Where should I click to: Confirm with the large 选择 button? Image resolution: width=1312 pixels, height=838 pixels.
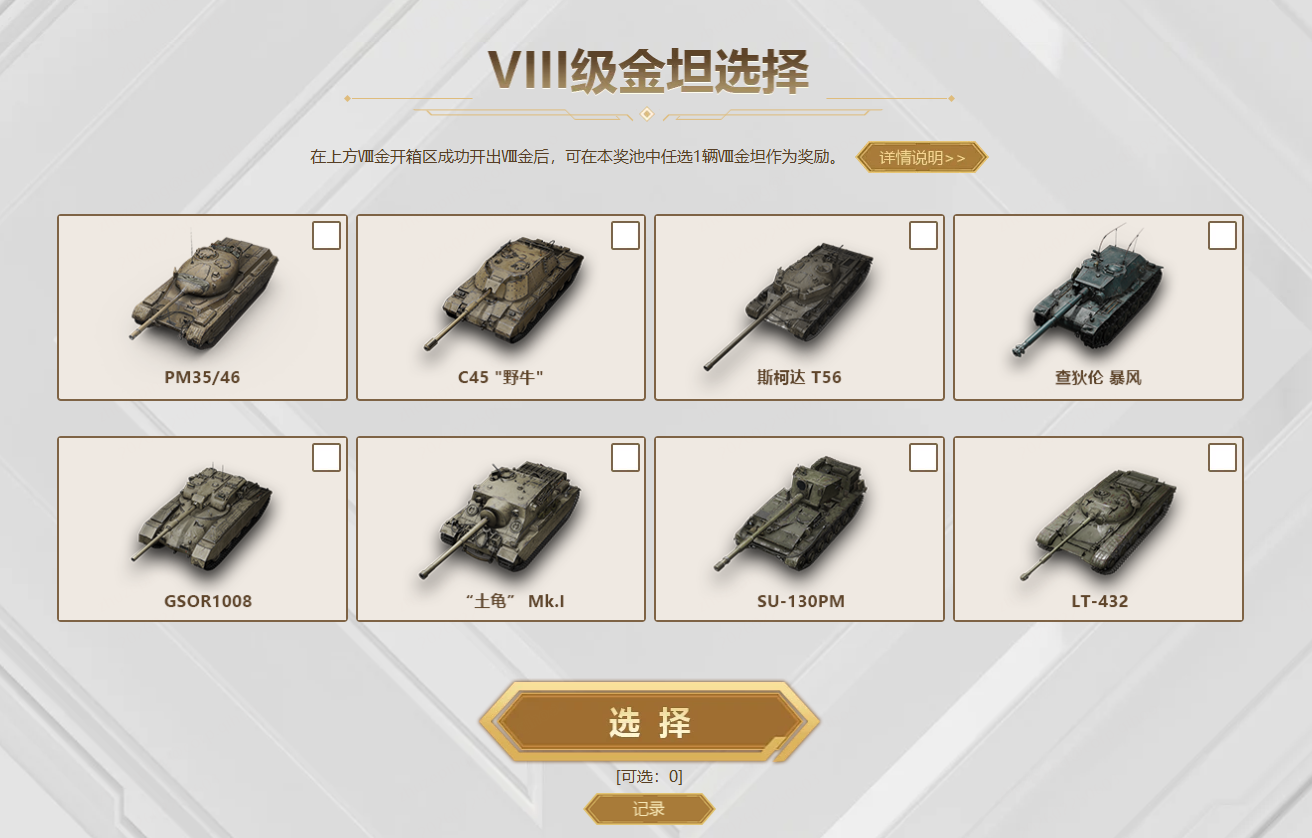[650, 723]
